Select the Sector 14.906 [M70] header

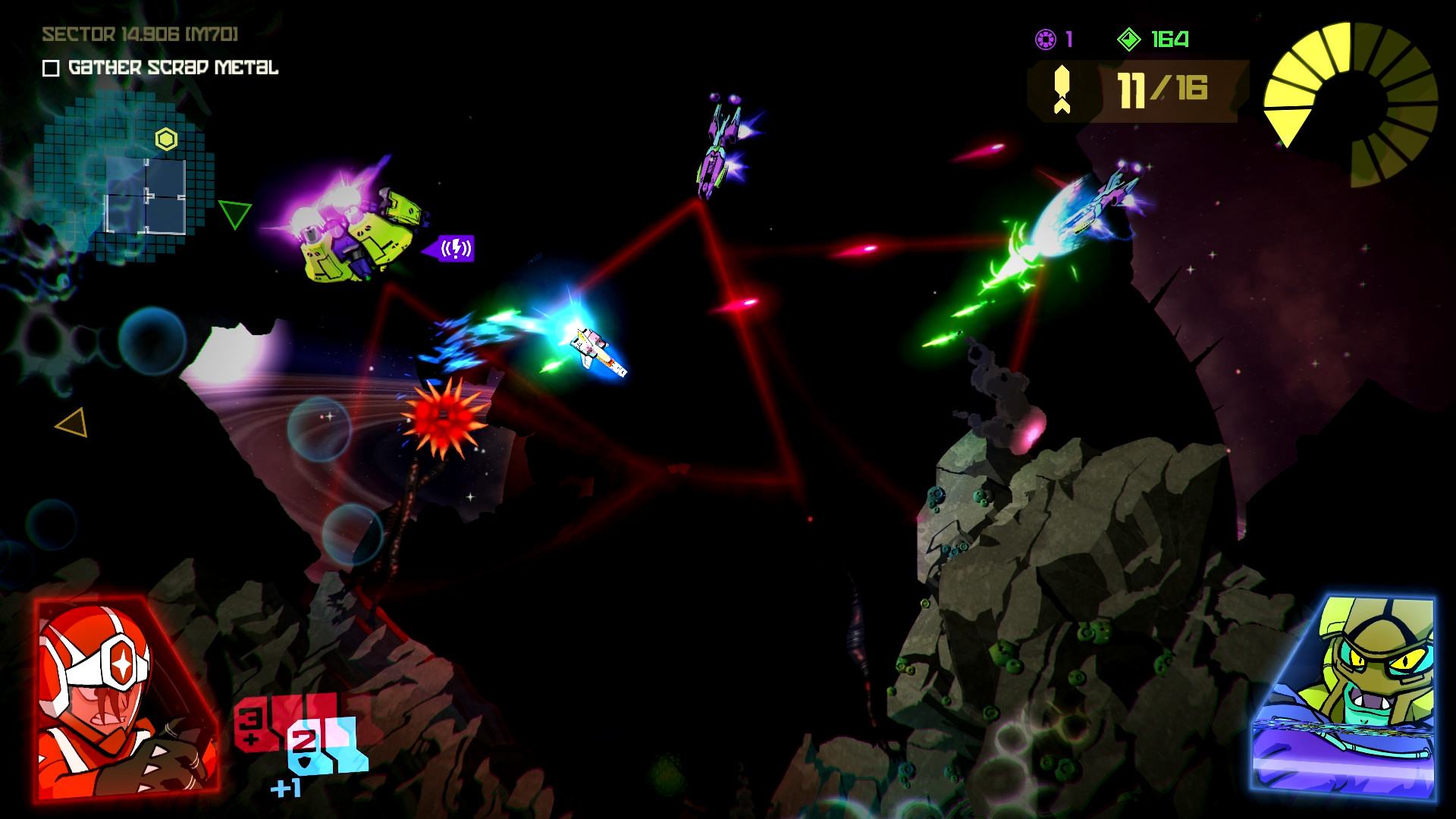tap(140, 33)
